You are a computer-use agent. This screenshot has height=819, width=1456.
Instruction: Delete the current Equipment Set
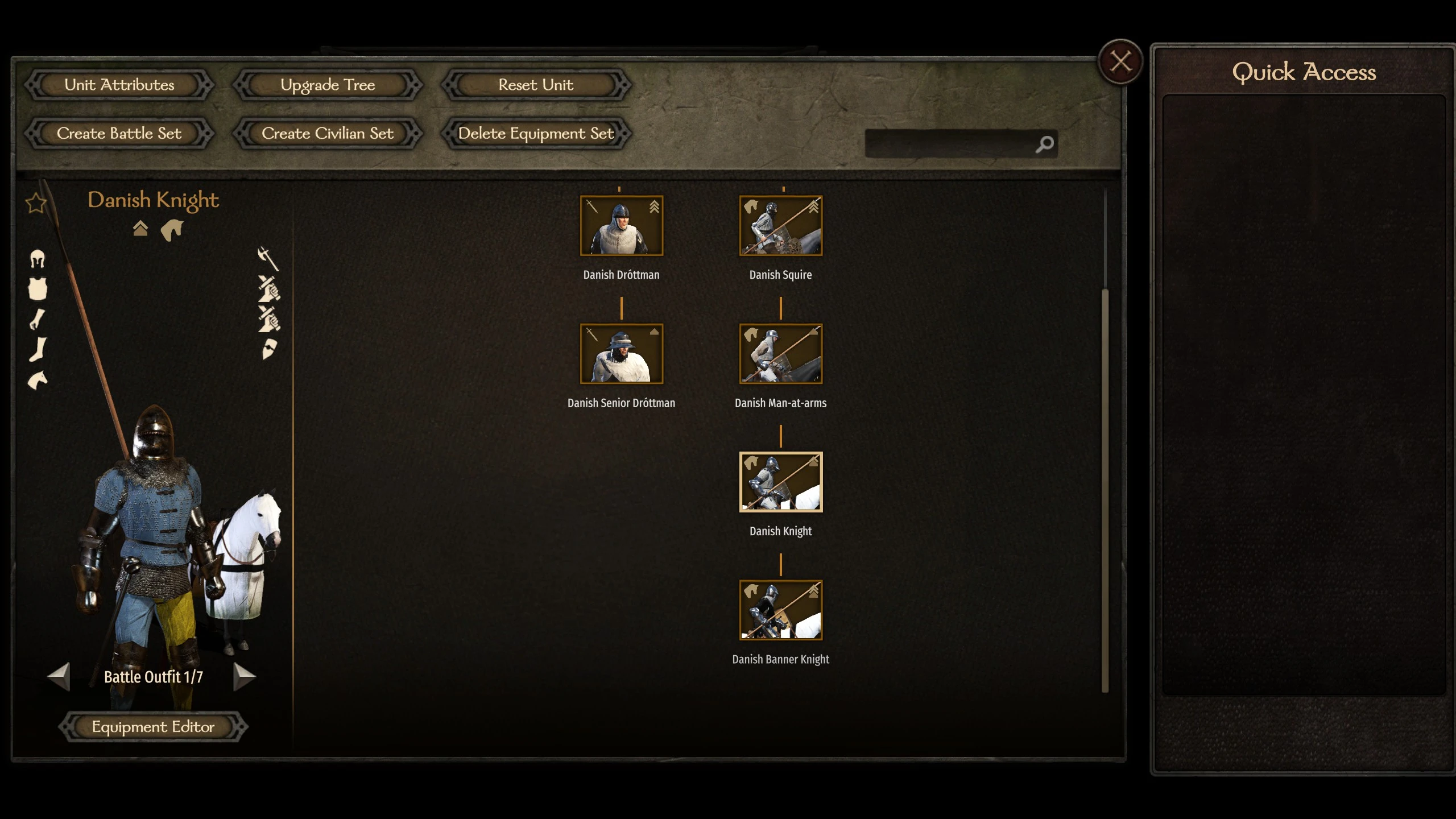(536, 134)
